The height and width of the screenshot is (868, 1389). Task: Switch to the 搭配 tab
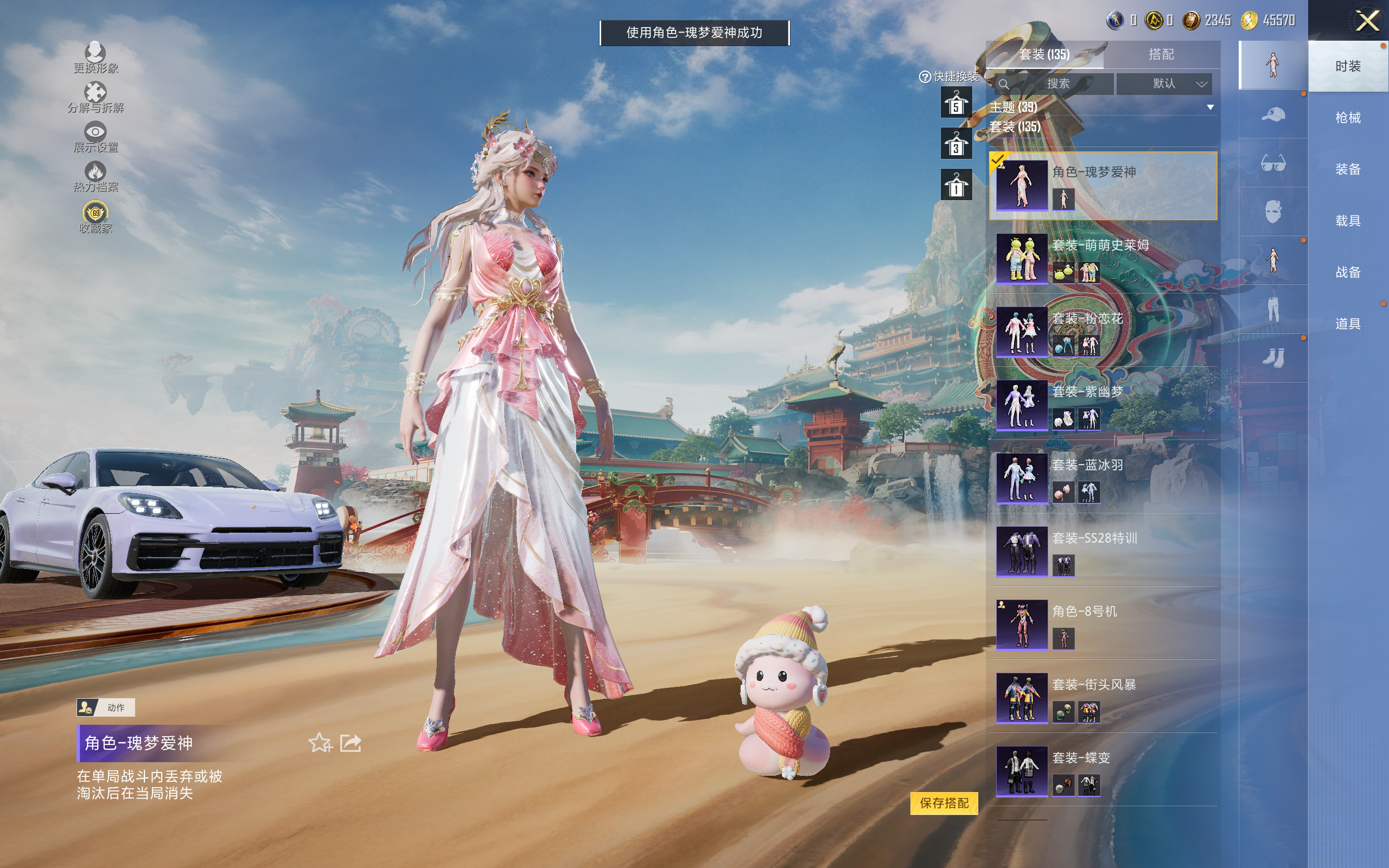(x=1161, y=55)
